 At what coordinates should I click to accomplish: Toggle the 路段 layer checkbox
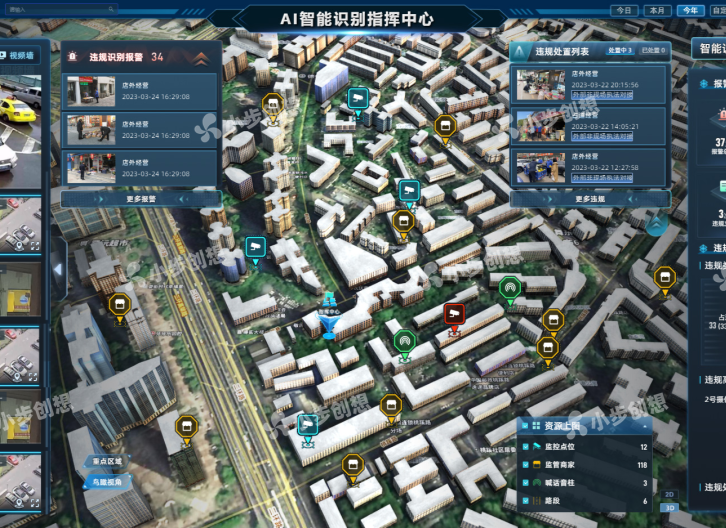[x=527, y=501]
